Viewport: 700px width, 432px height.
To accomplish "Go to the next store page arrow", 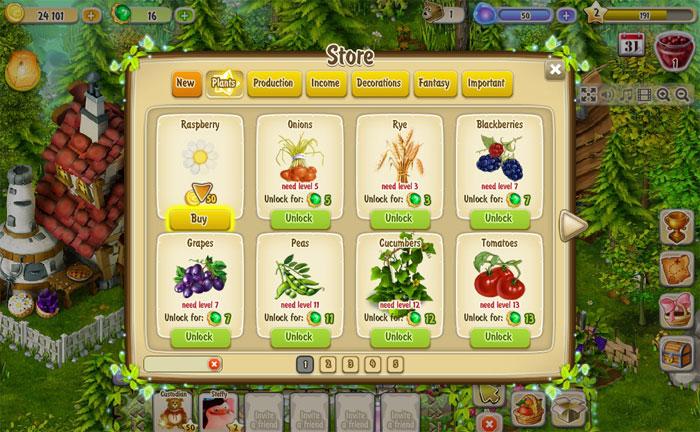I will 572,226.
